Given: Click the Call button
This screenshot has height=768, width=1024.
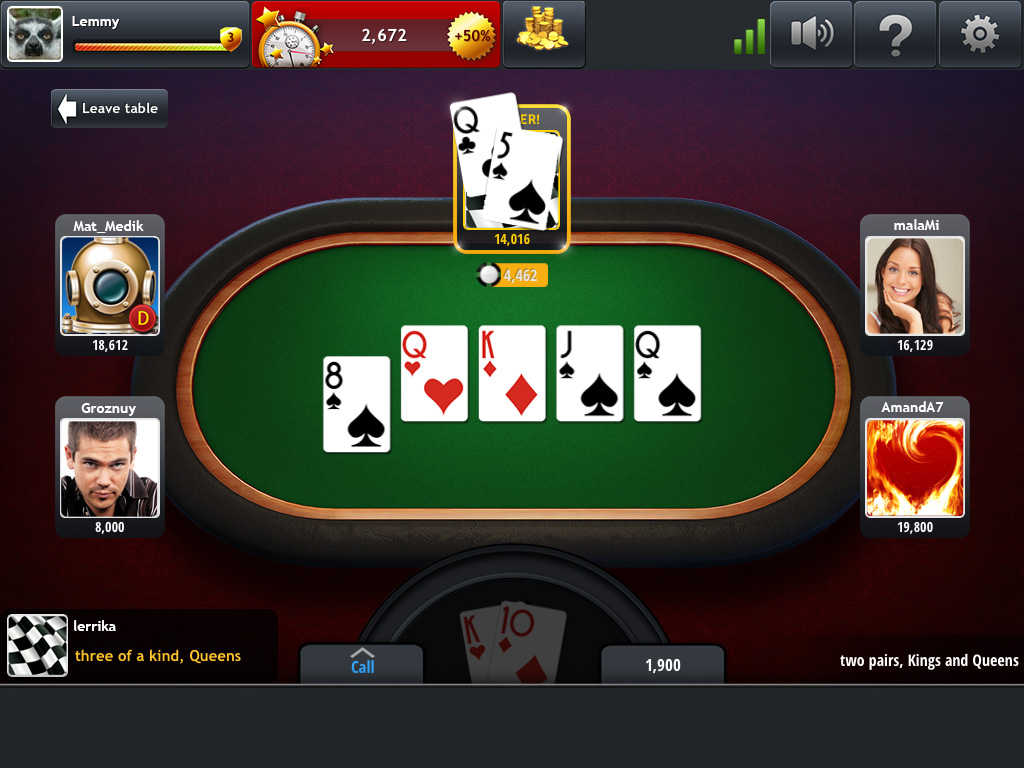Looking at the screenshot, I should pyautogui.click(x=362, y=663).
